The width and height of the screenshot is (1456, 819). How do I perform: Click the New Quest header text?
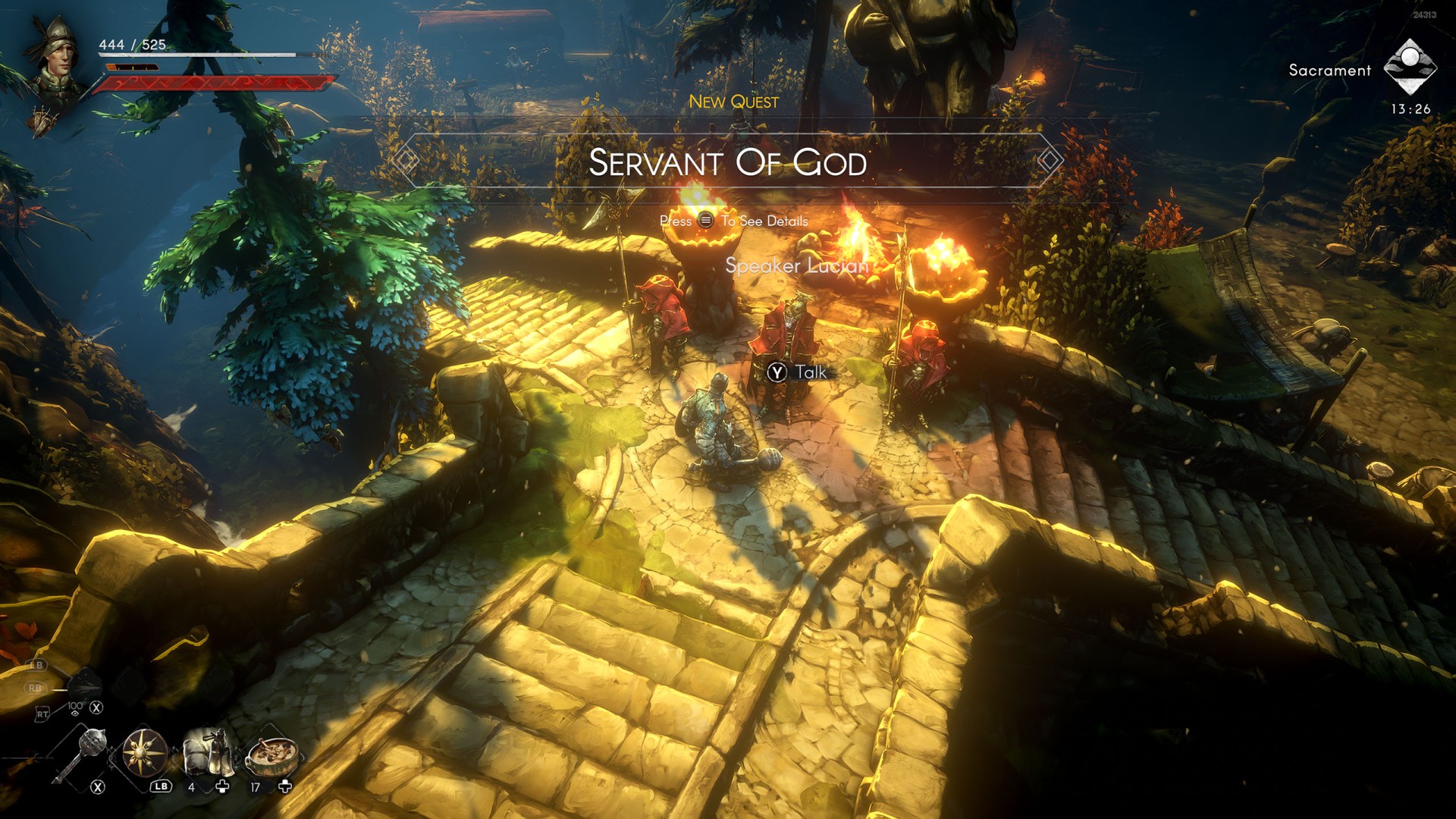734,102
